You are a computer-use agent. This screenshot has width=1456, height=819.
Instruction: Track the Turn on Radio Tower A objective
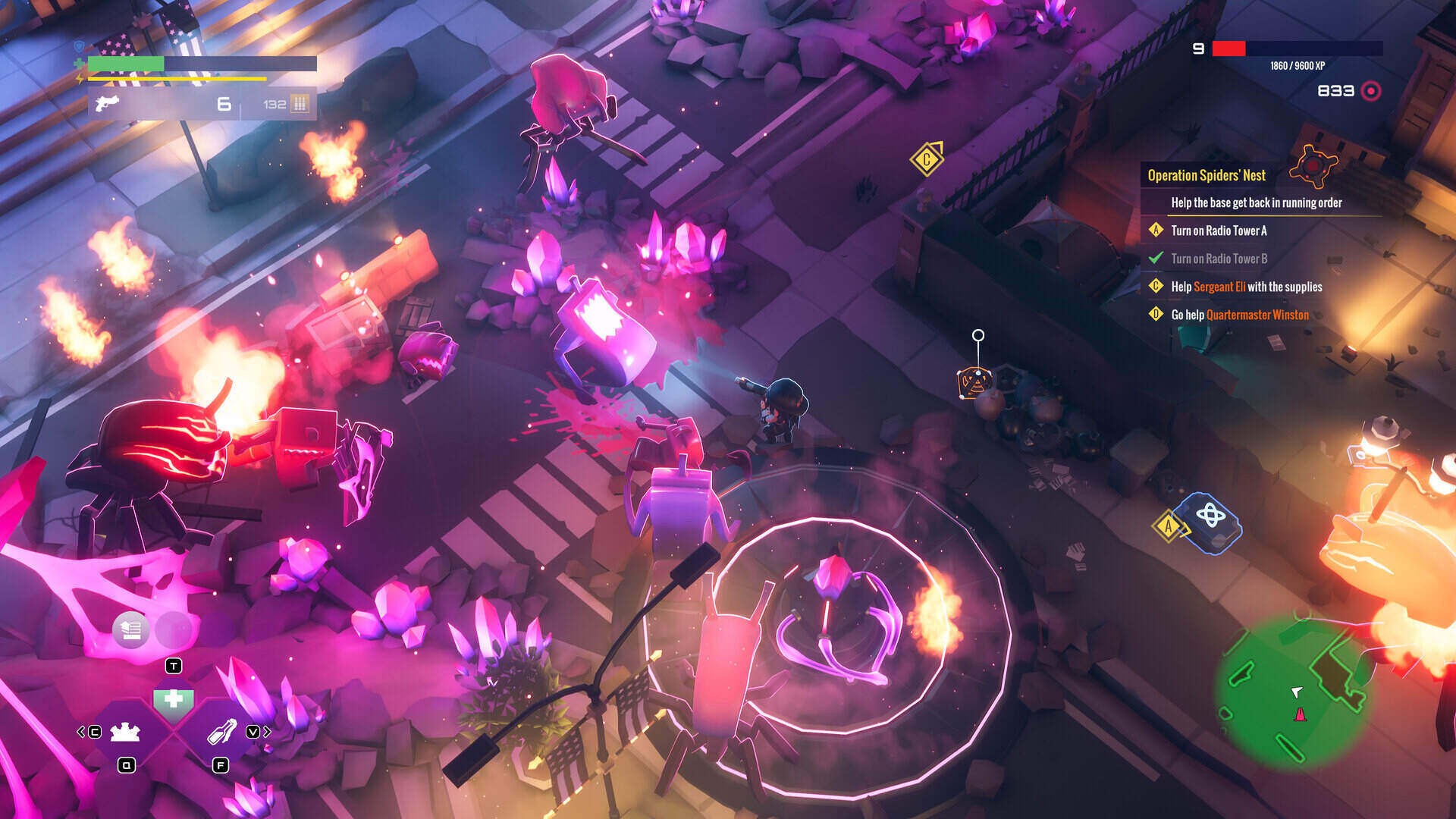point(1219,231)
